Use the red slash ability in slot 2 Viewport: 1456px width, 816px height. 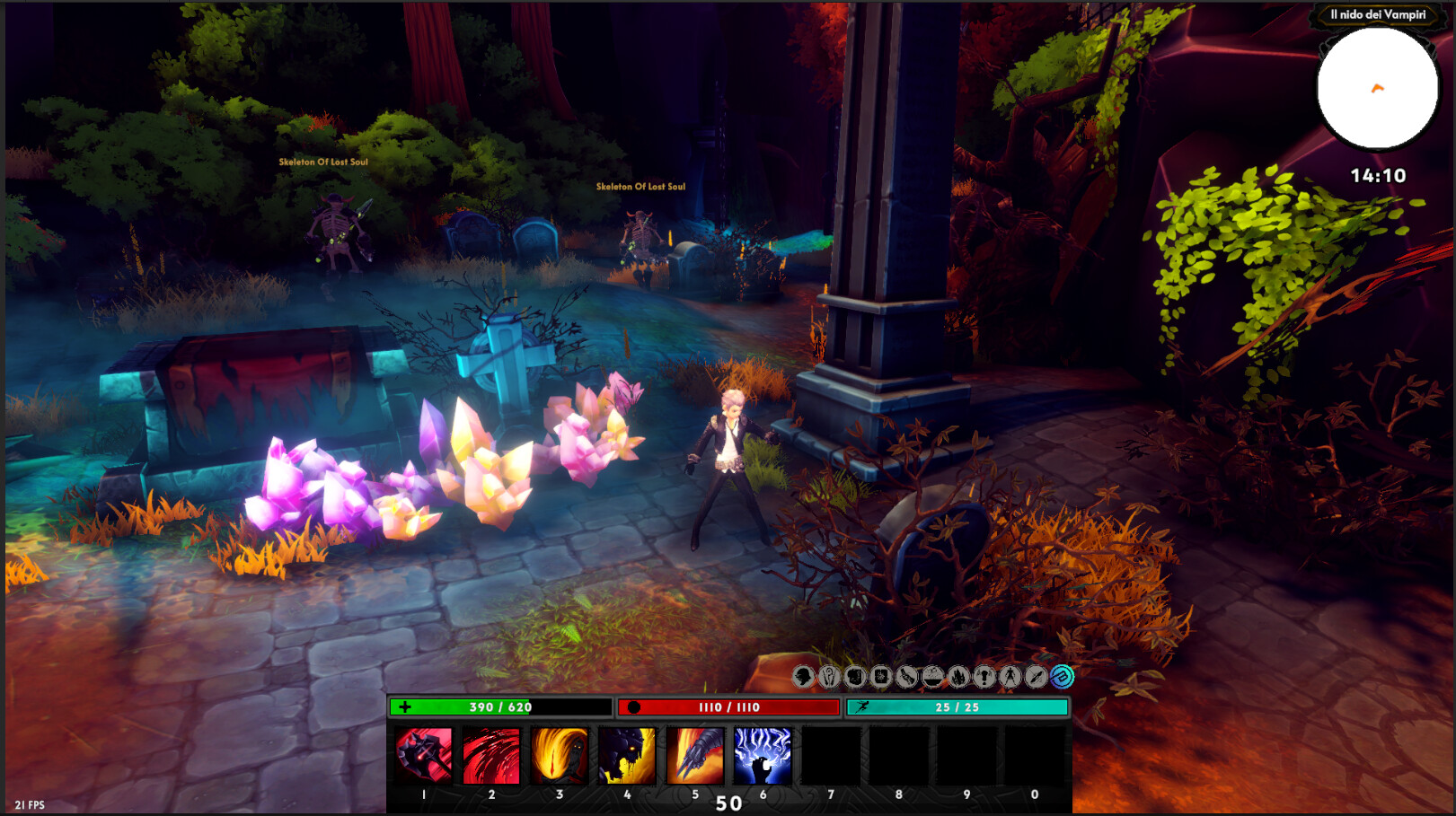tap(491, 756)
